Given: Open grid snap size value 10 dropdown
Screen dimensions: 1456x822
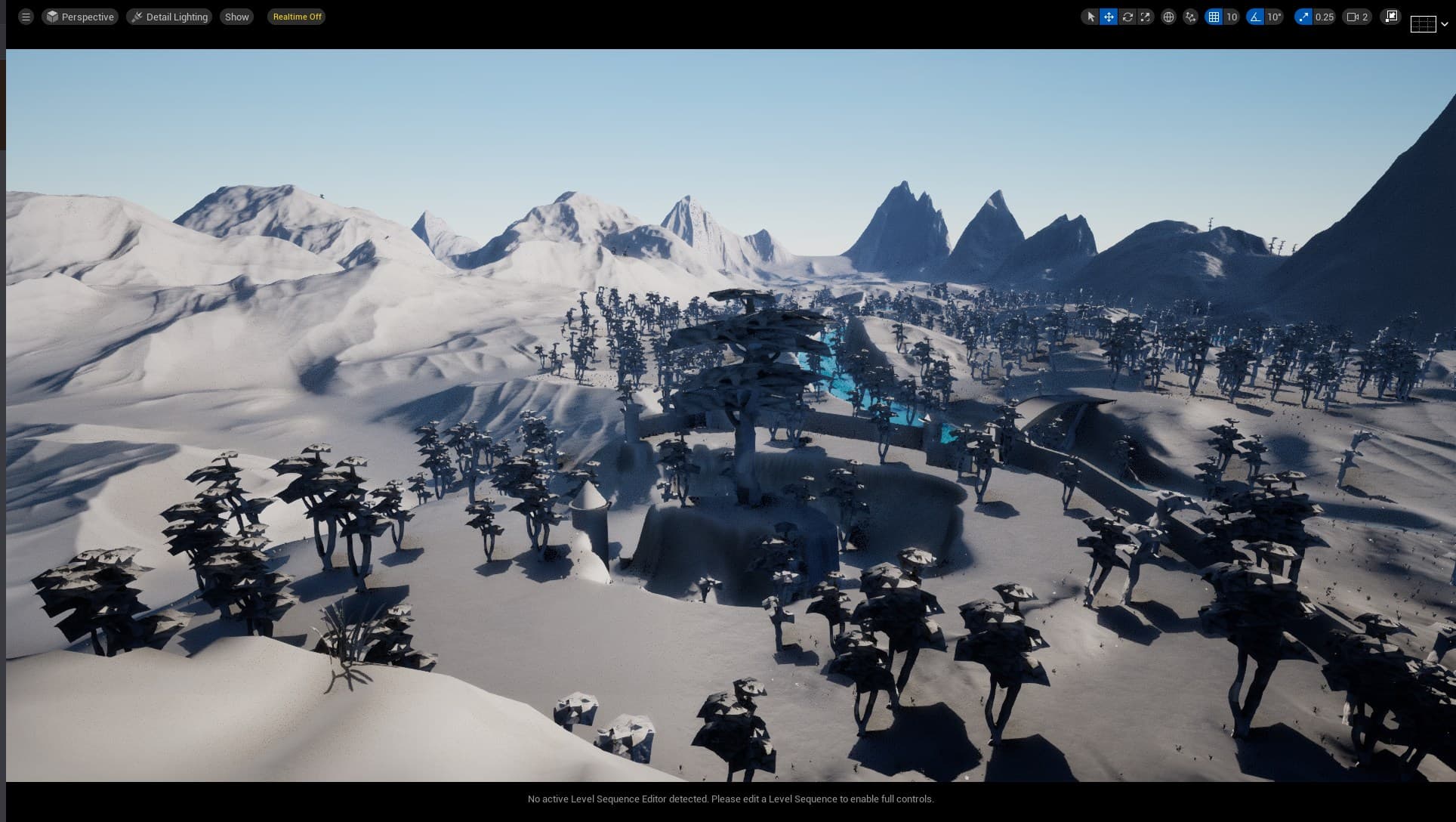Looking at the screenshot, I should pyautogui.click(x=1231, y=16).
